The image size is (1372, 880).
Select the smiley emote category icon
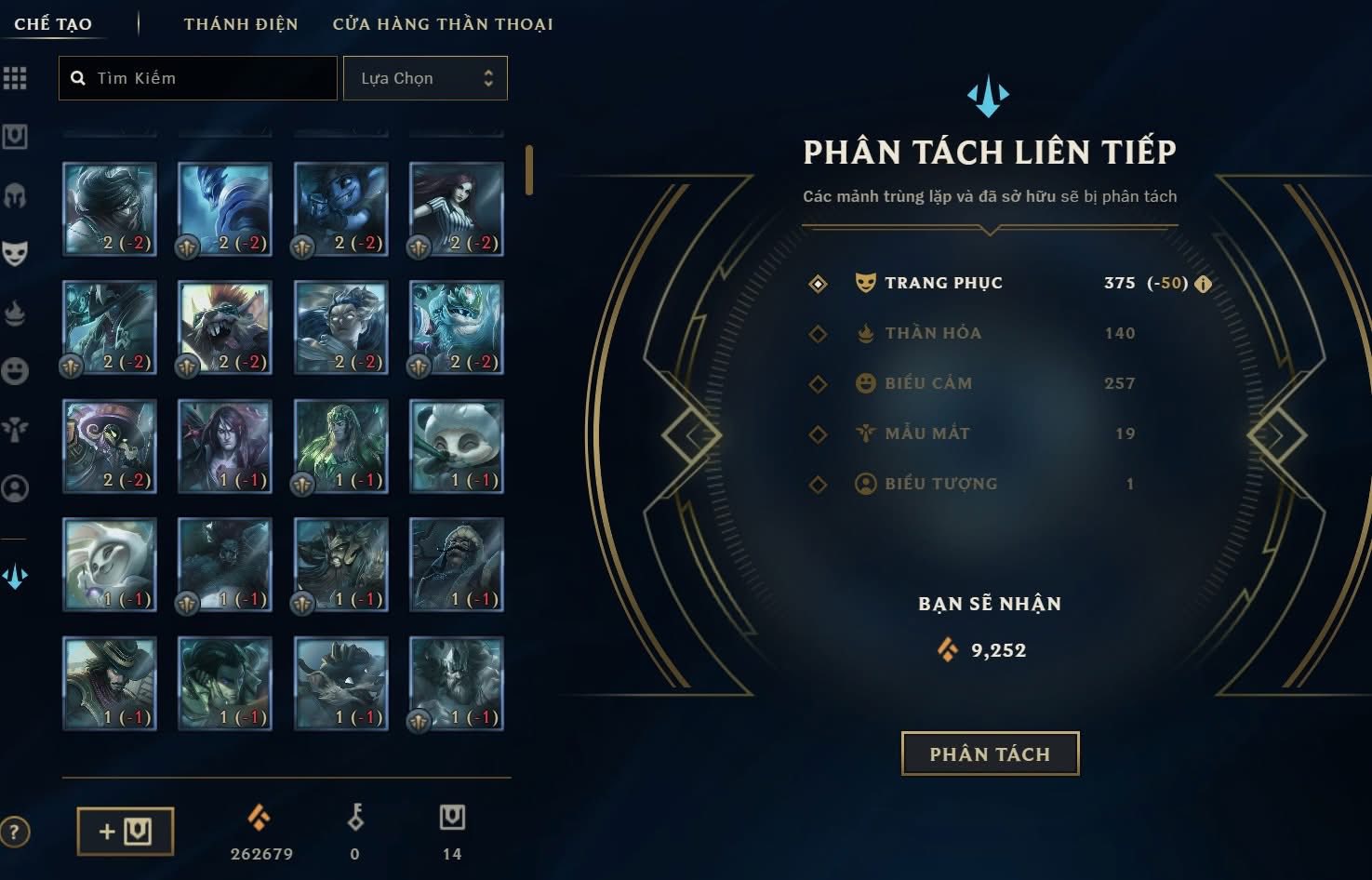point(15,371)
